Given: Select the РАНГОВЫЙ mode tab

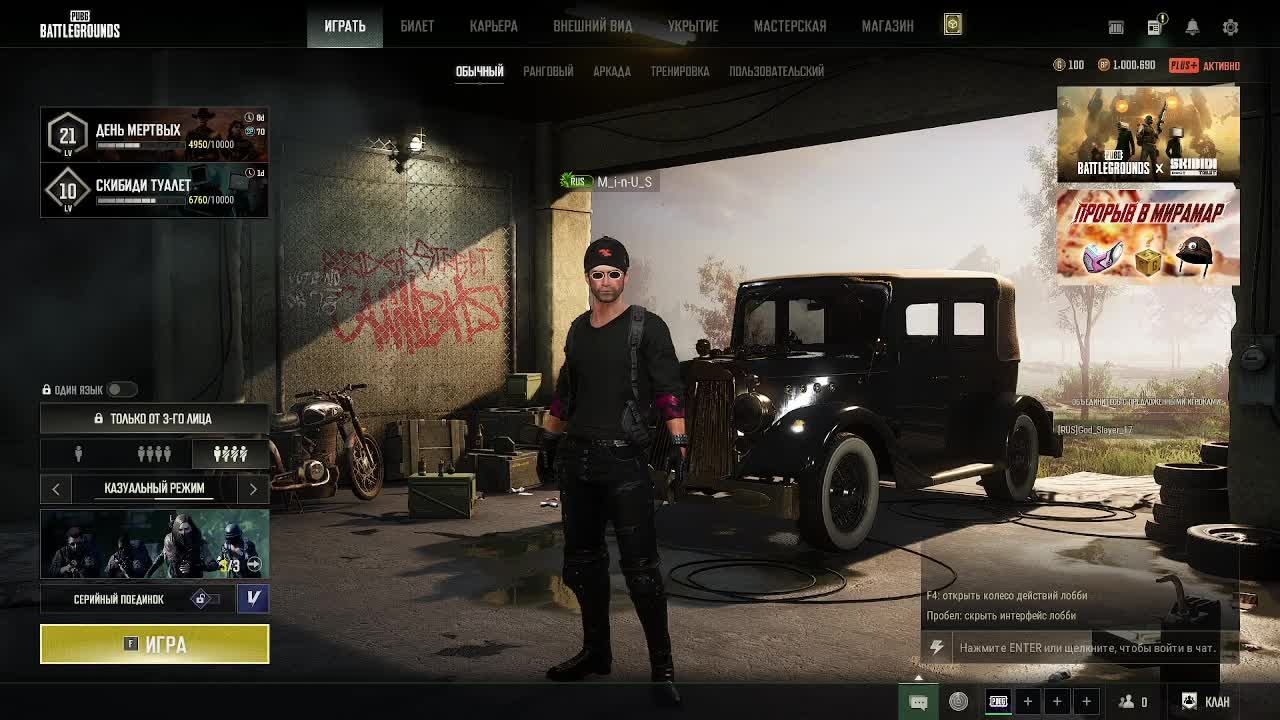Looking at the screenshot, I should (x=548, y=71).
